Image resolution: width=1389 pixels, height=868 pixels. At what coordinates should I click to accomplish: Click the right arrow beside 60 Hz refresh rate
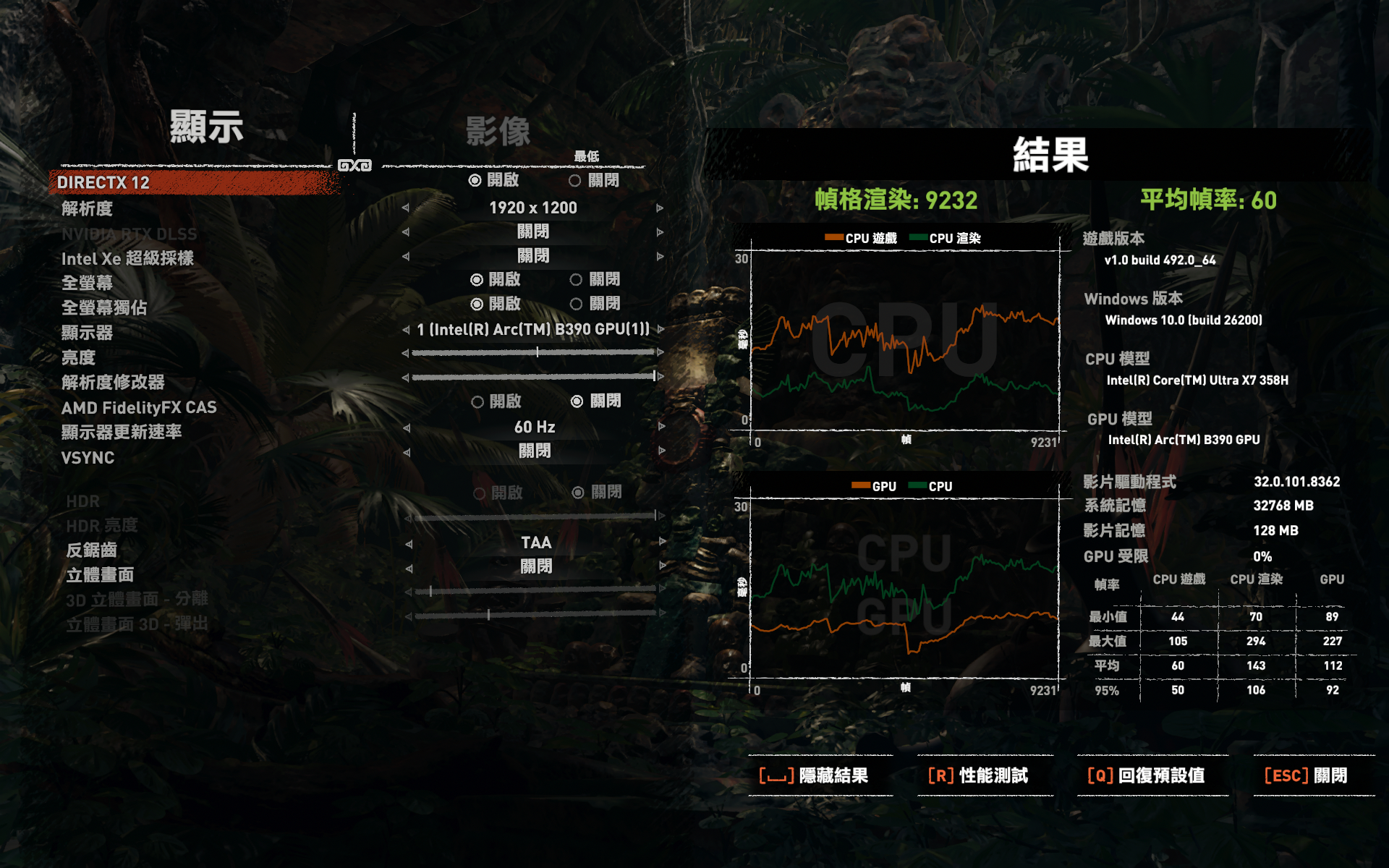(661, 427)
